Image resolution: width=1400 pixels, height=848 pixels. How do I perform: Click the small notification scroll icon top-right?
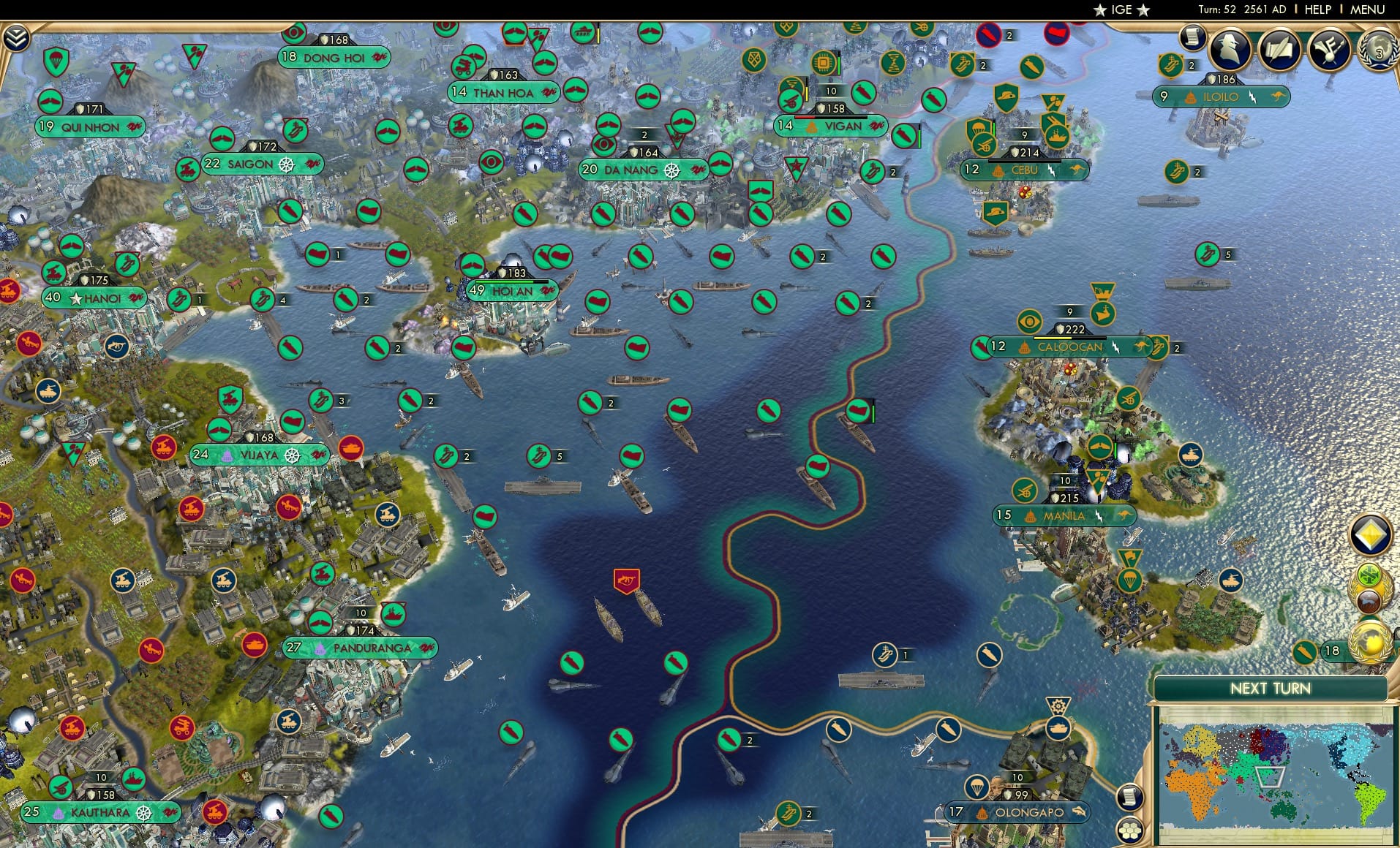[x=1192, y=37]
